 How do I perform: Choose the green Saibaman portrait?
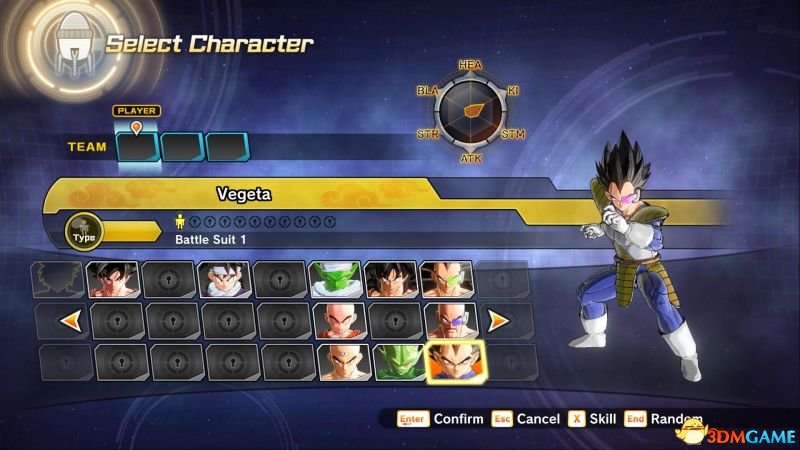point(399,362)
